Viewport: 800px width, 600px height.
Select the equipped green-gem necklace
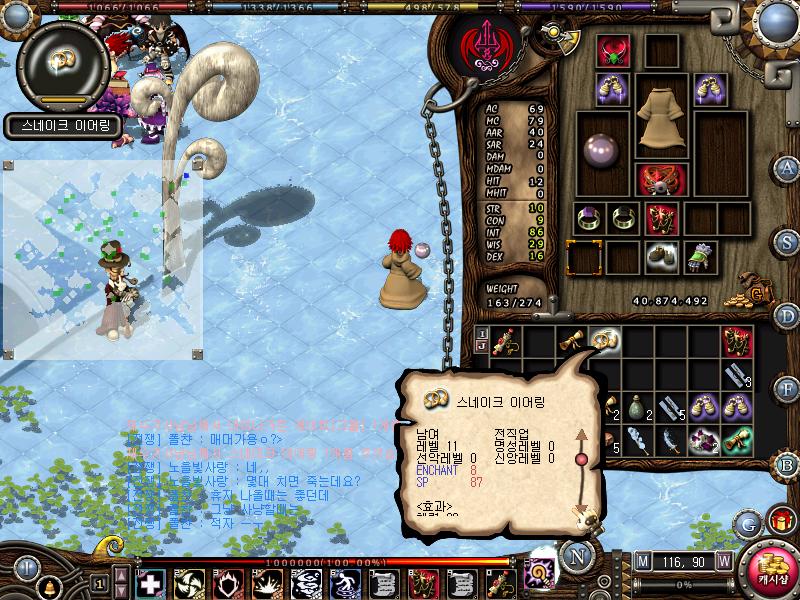612,52
